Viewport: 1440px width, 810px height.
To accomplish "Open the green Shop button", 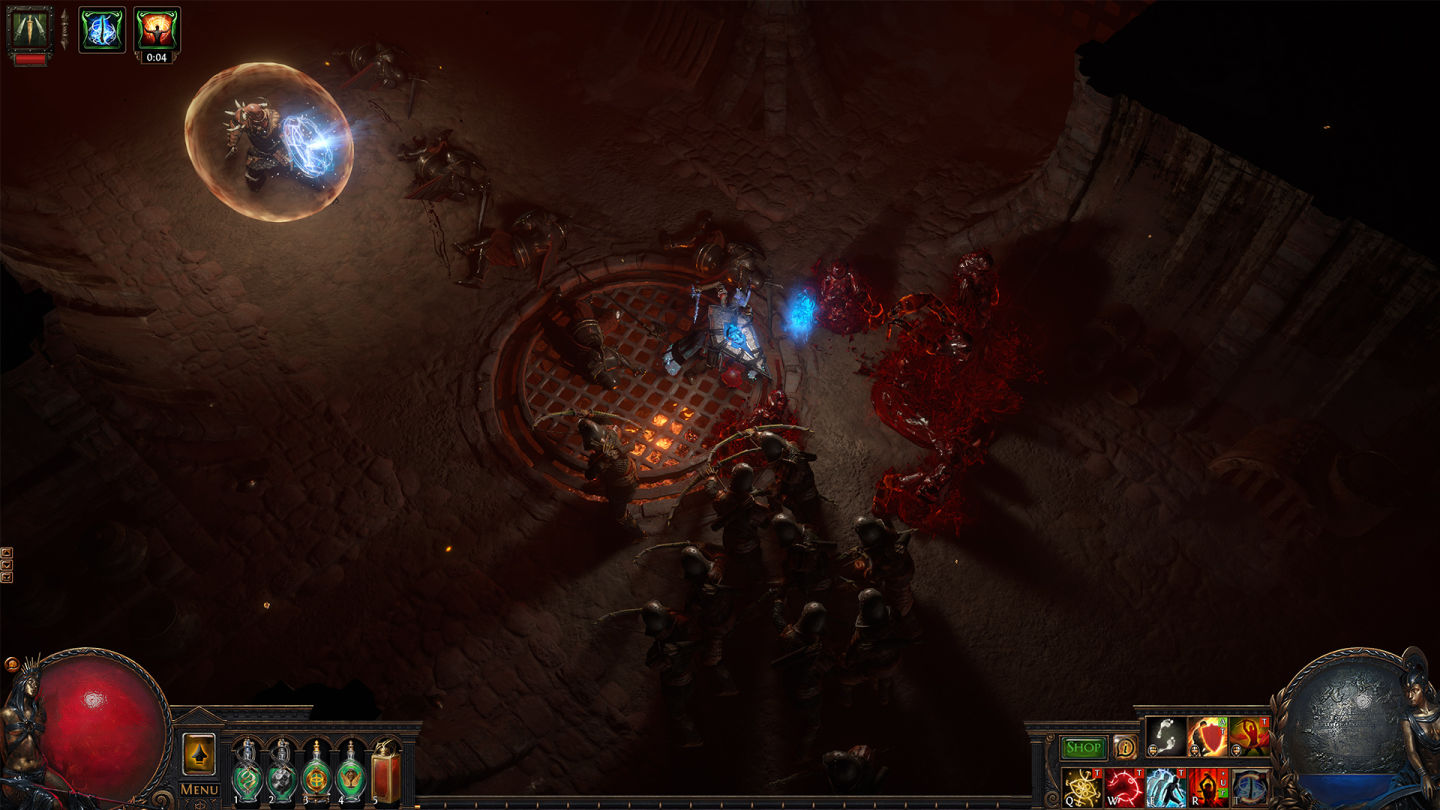I will pos(1084,747).
